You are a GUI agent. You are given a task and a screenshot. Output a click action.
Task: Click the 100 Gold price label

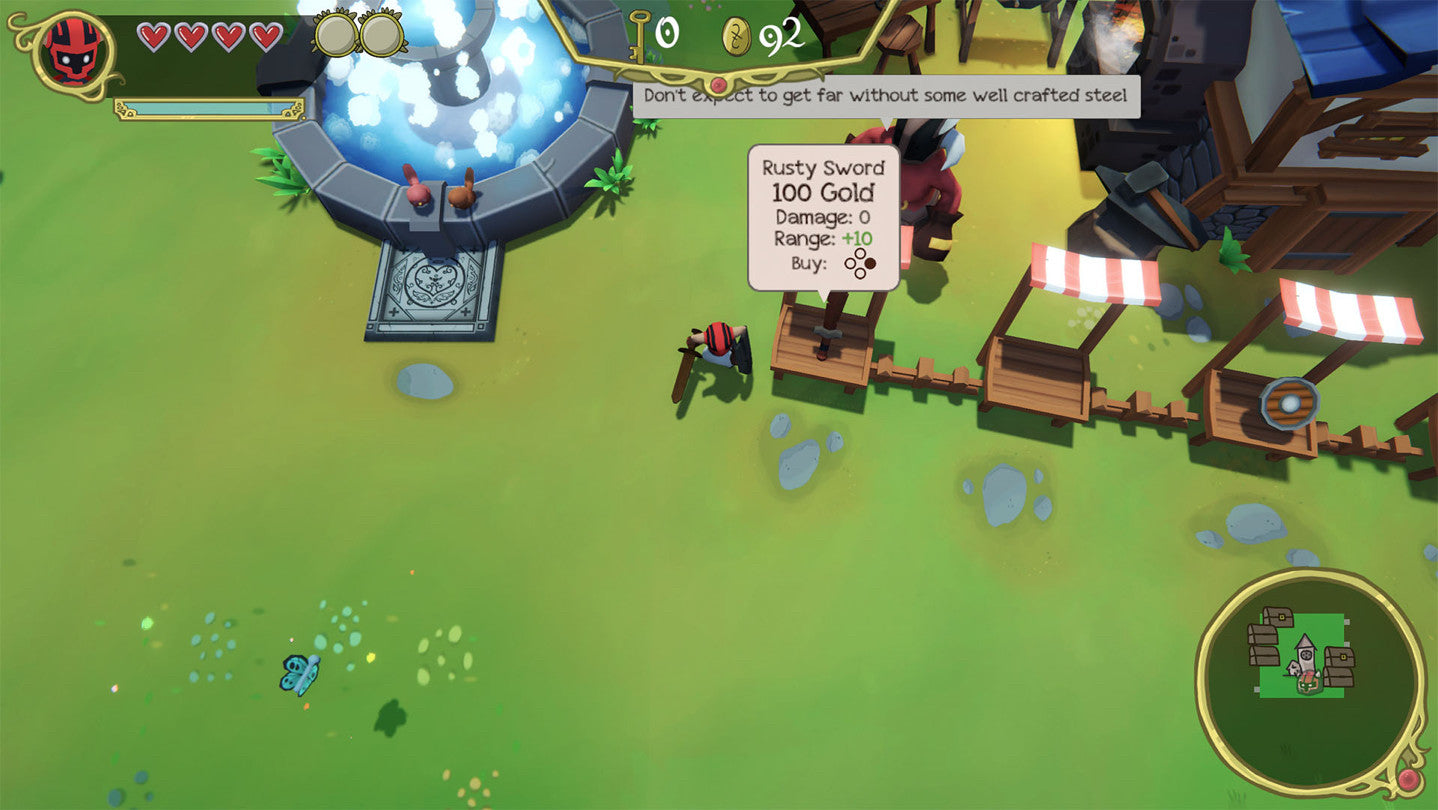[x=824, y=190]
